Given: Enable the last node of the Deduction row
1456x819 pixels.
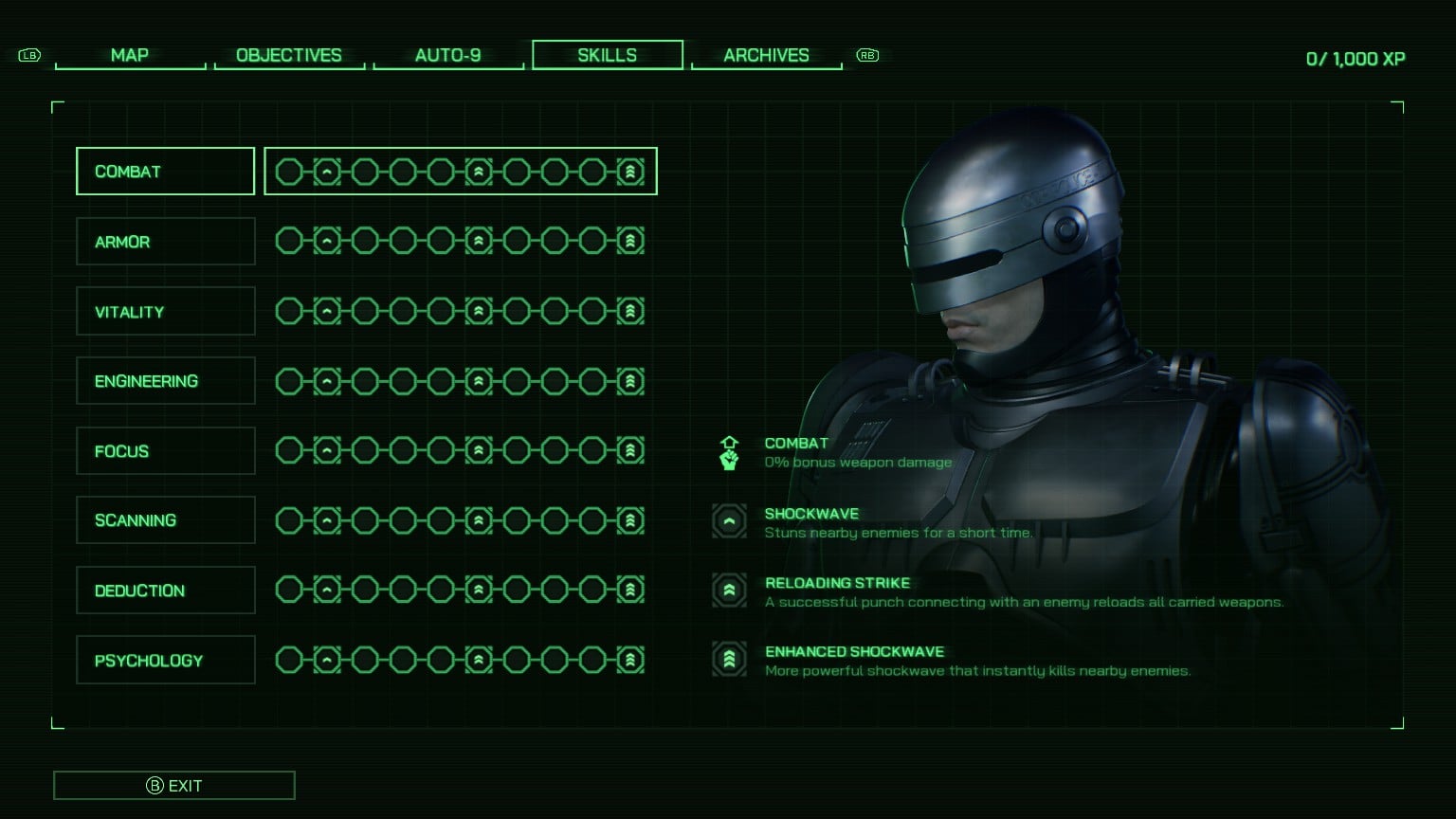Looking at the screenshot, I should (630, 590).
